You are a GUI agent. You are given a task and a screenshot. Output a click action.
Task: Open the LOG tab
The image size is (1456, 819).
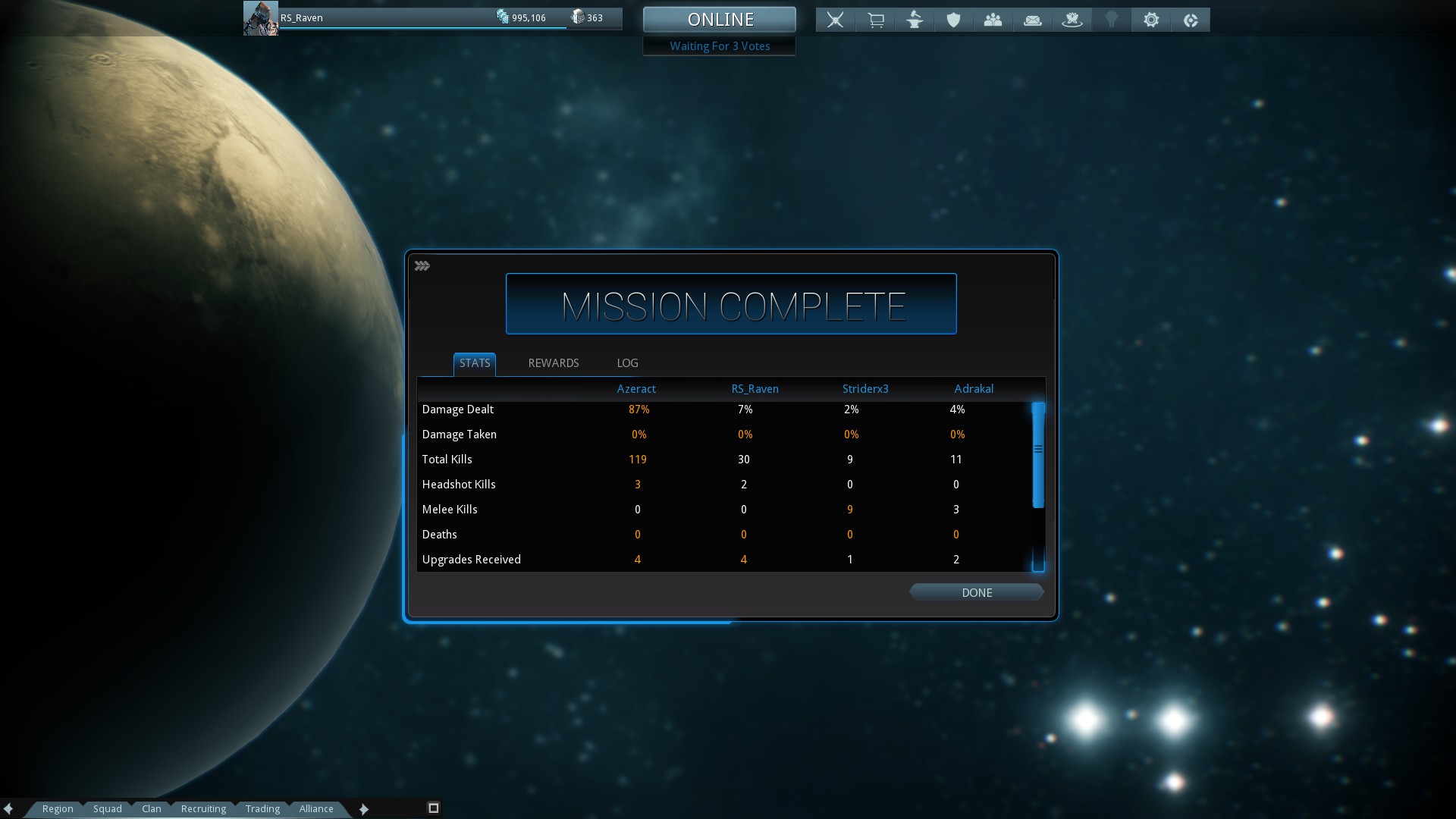[x=627, y=363]
